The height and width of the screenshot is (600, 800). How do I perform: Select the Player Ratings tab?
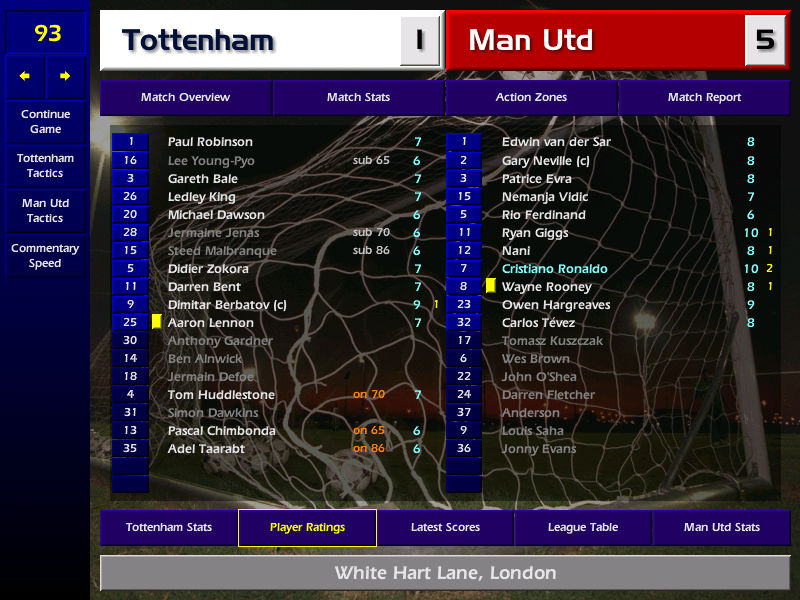(x=307, y=527)
